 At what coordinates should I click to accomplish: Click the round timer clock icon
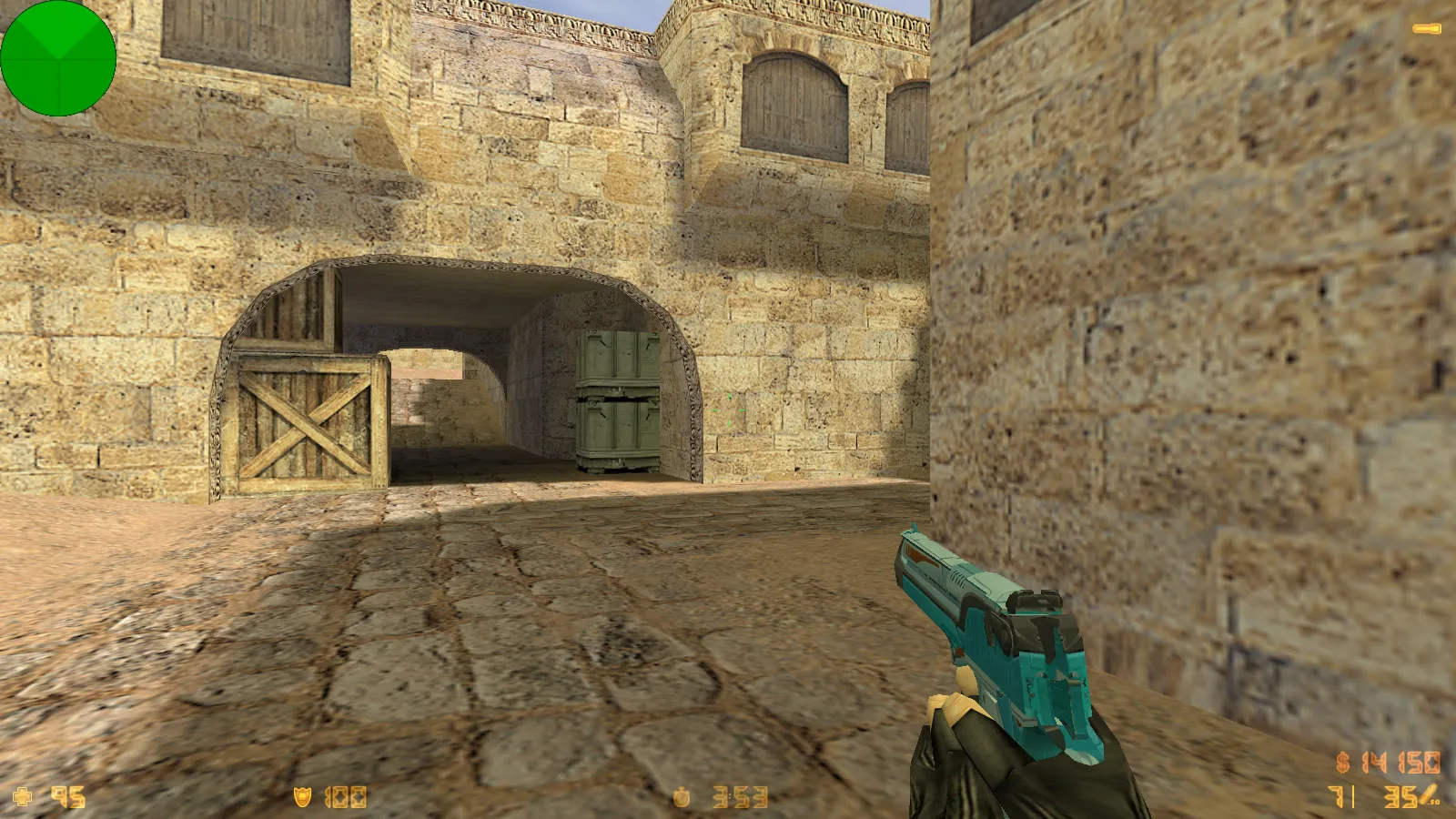point(682,798)
